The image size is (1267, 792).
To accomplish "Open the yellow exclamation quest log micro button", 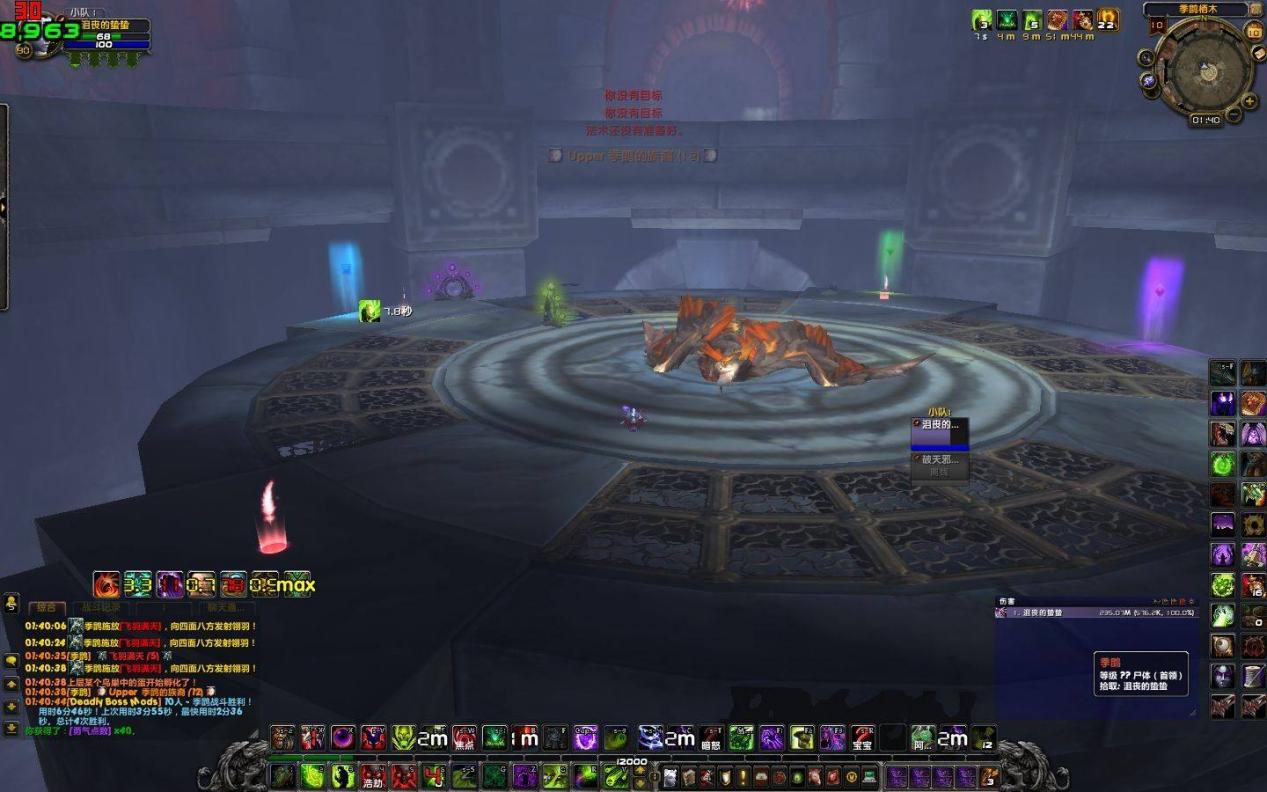I will point(743,777).
